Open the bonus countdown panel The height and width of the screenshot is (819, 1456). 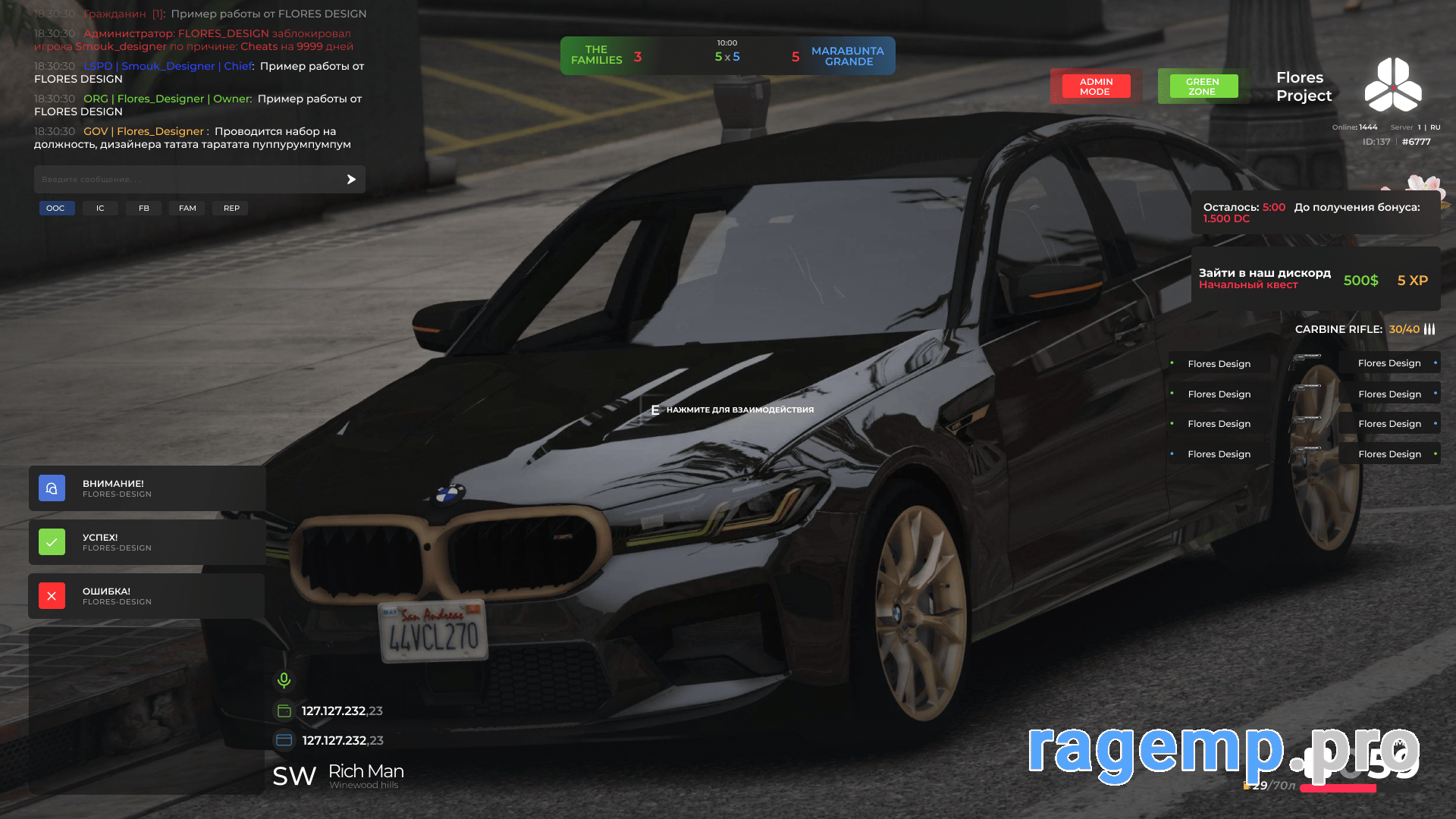[x=1315, y=212]
